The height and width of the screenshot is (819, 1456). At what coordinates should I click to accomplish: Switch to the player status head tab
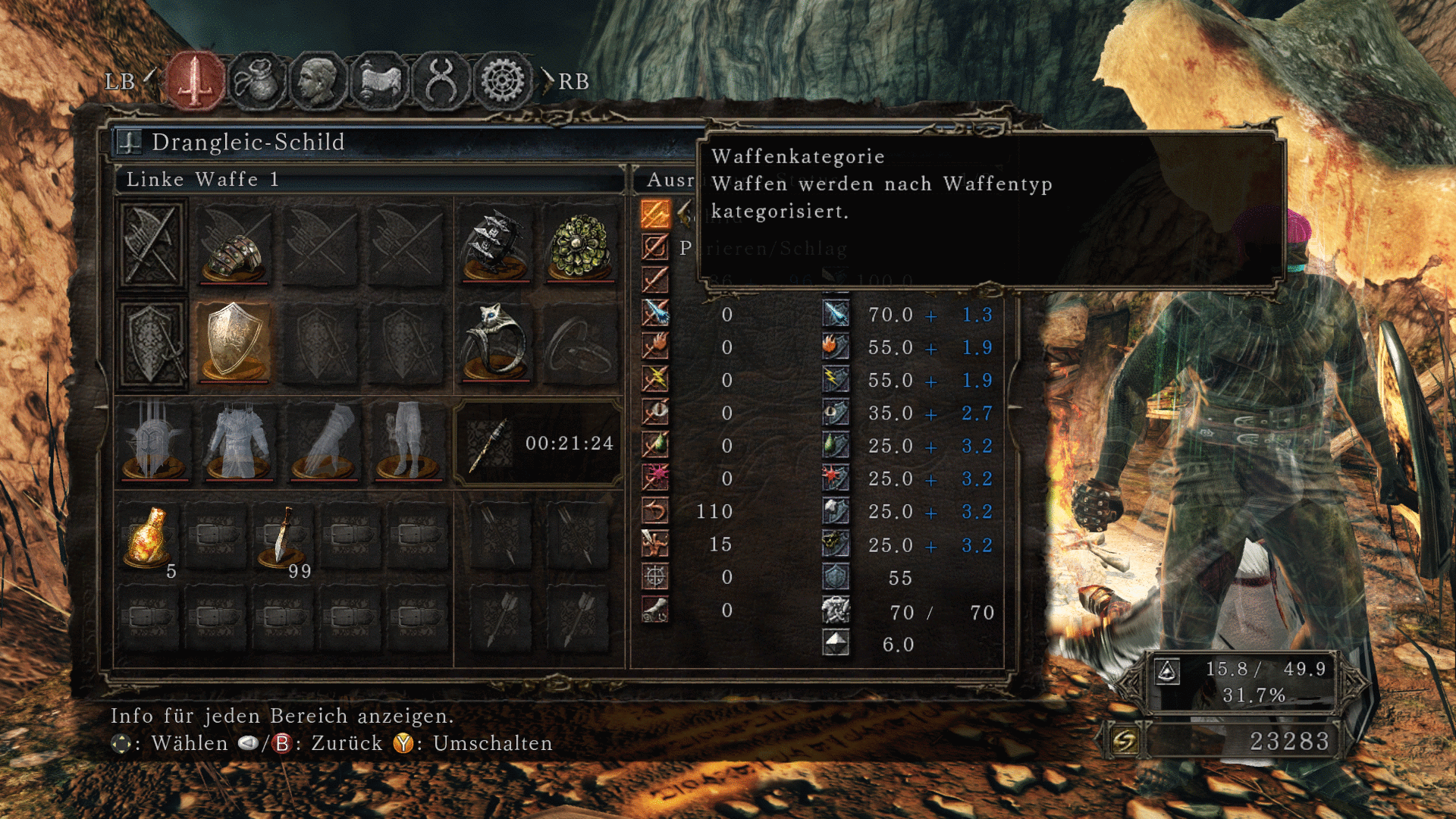(318, 80)
